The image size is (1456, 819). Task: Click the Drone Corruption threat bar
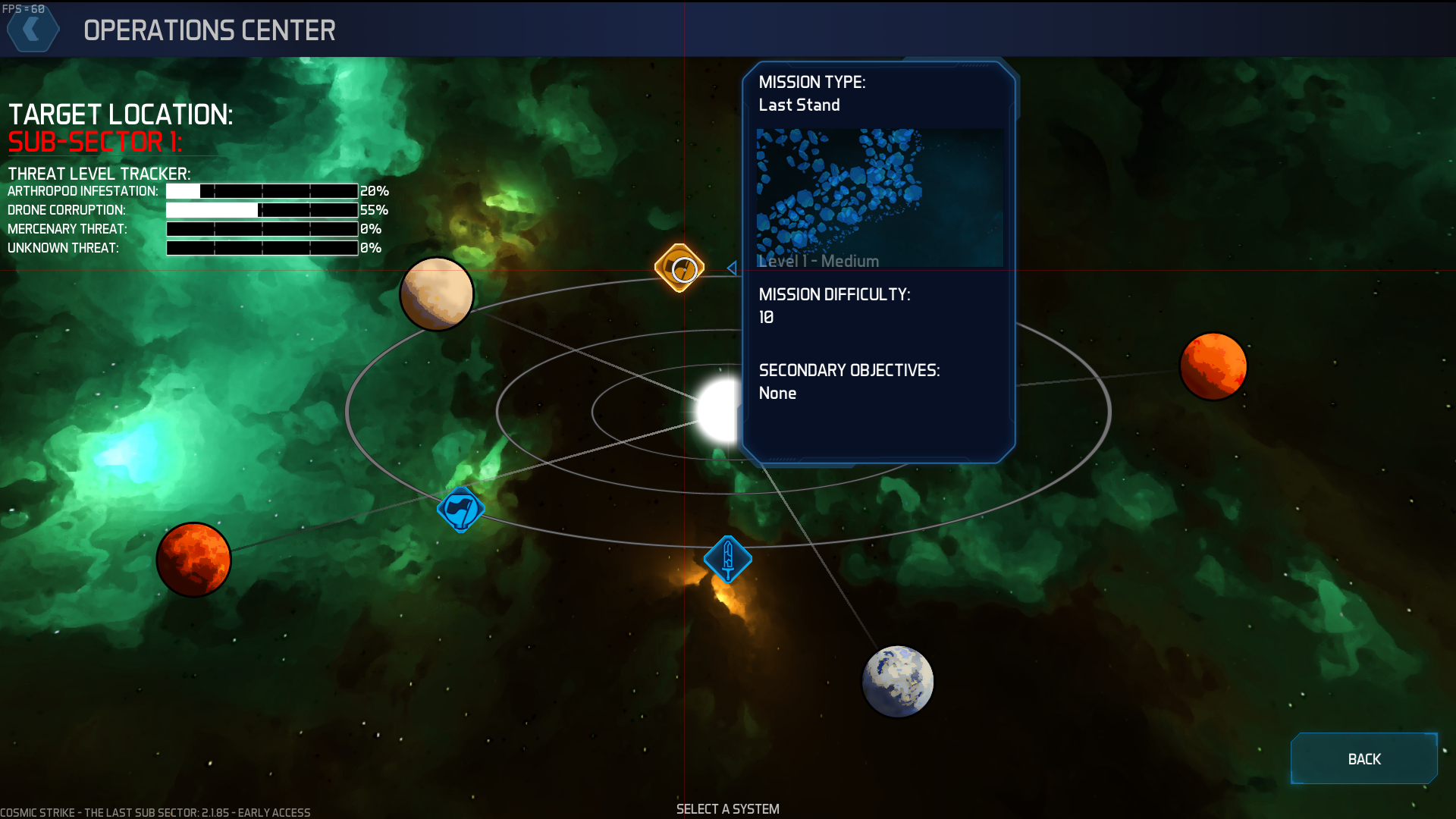[262, 210]
